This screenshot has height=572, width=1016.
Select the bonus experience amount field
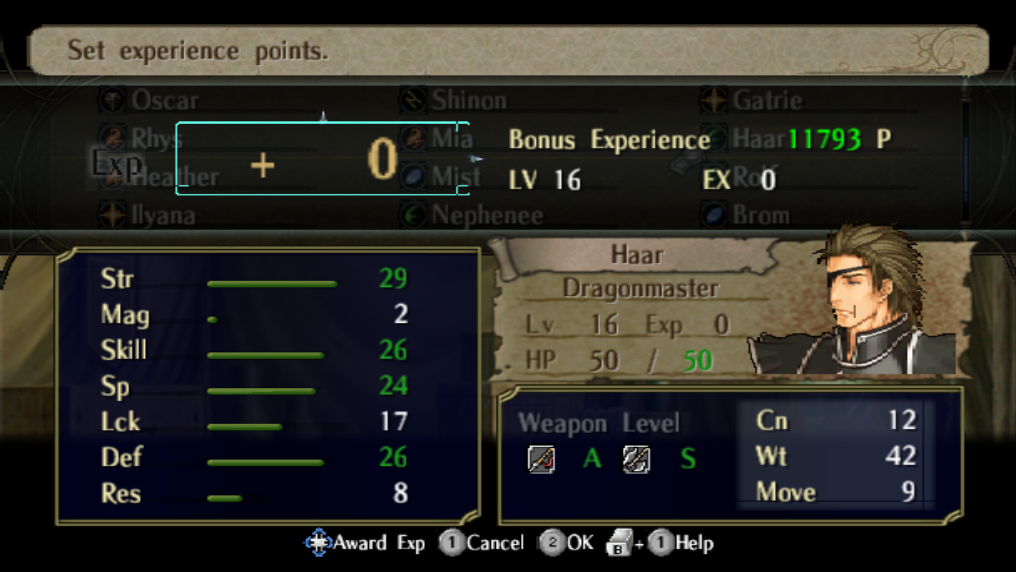point(322,159)
